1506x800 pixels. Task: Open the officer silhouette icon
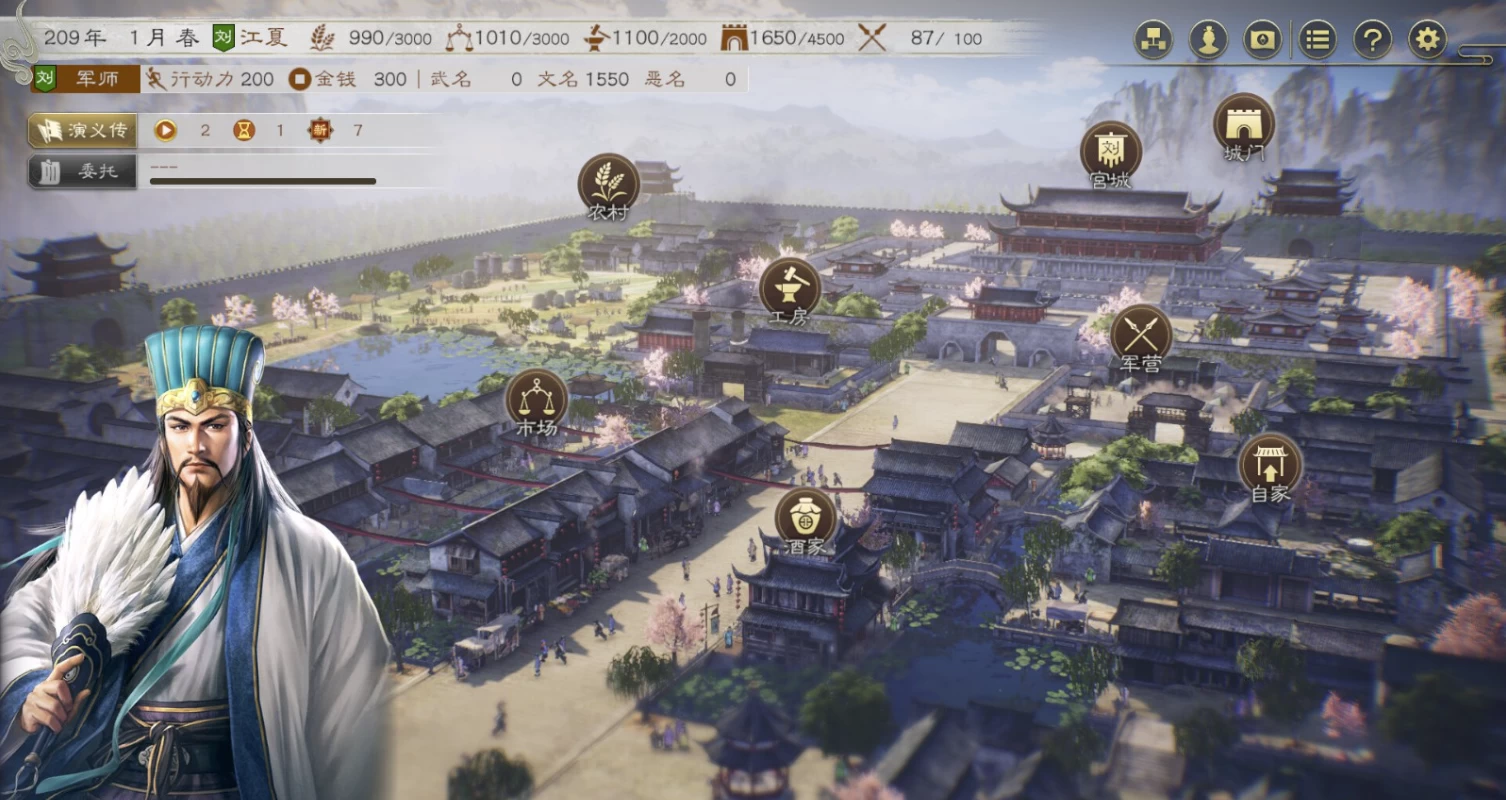1208,40
